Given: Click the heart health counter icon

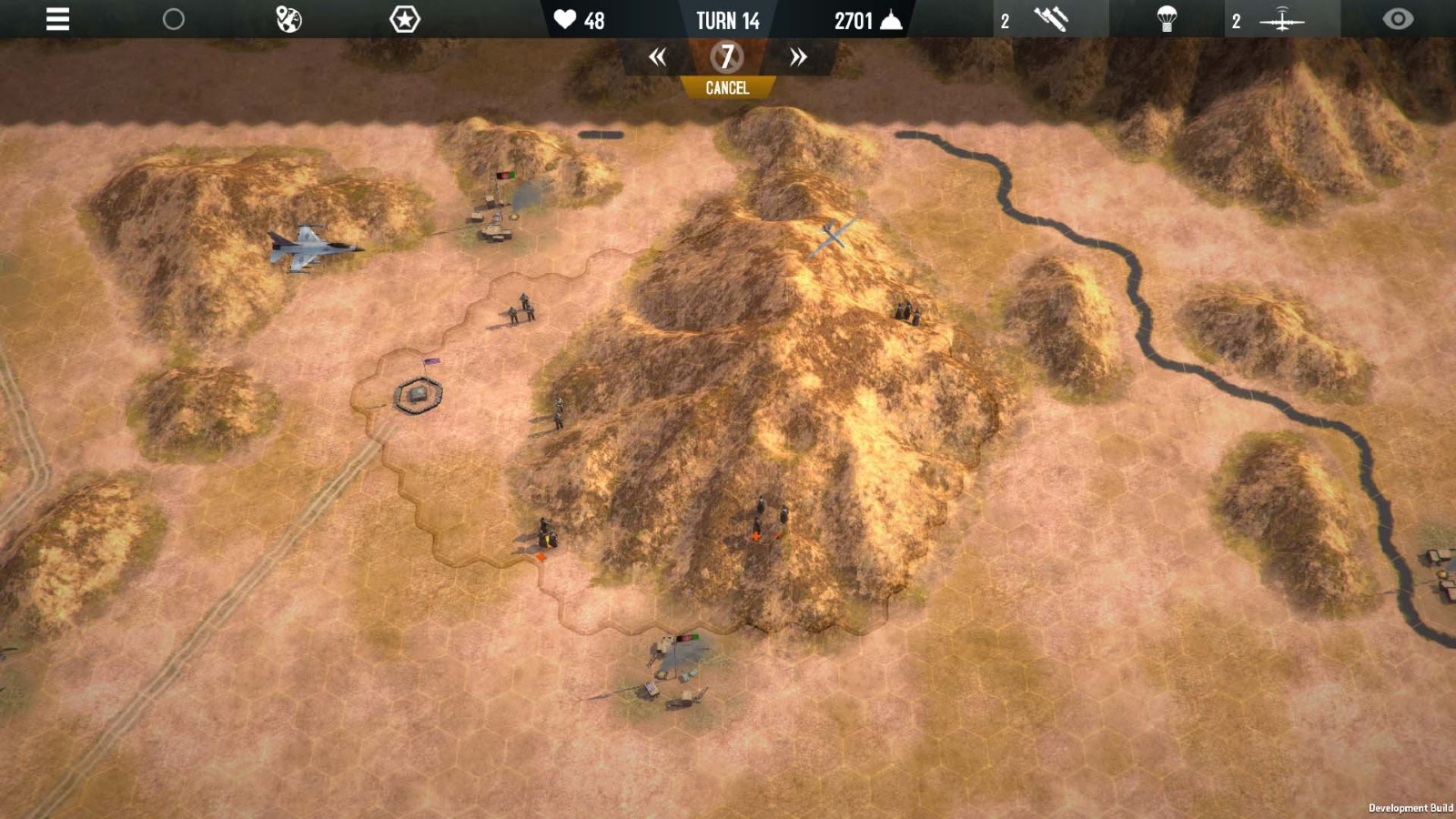Looking at the screenshot, I should pyautogui.click(x=566, y=20).
